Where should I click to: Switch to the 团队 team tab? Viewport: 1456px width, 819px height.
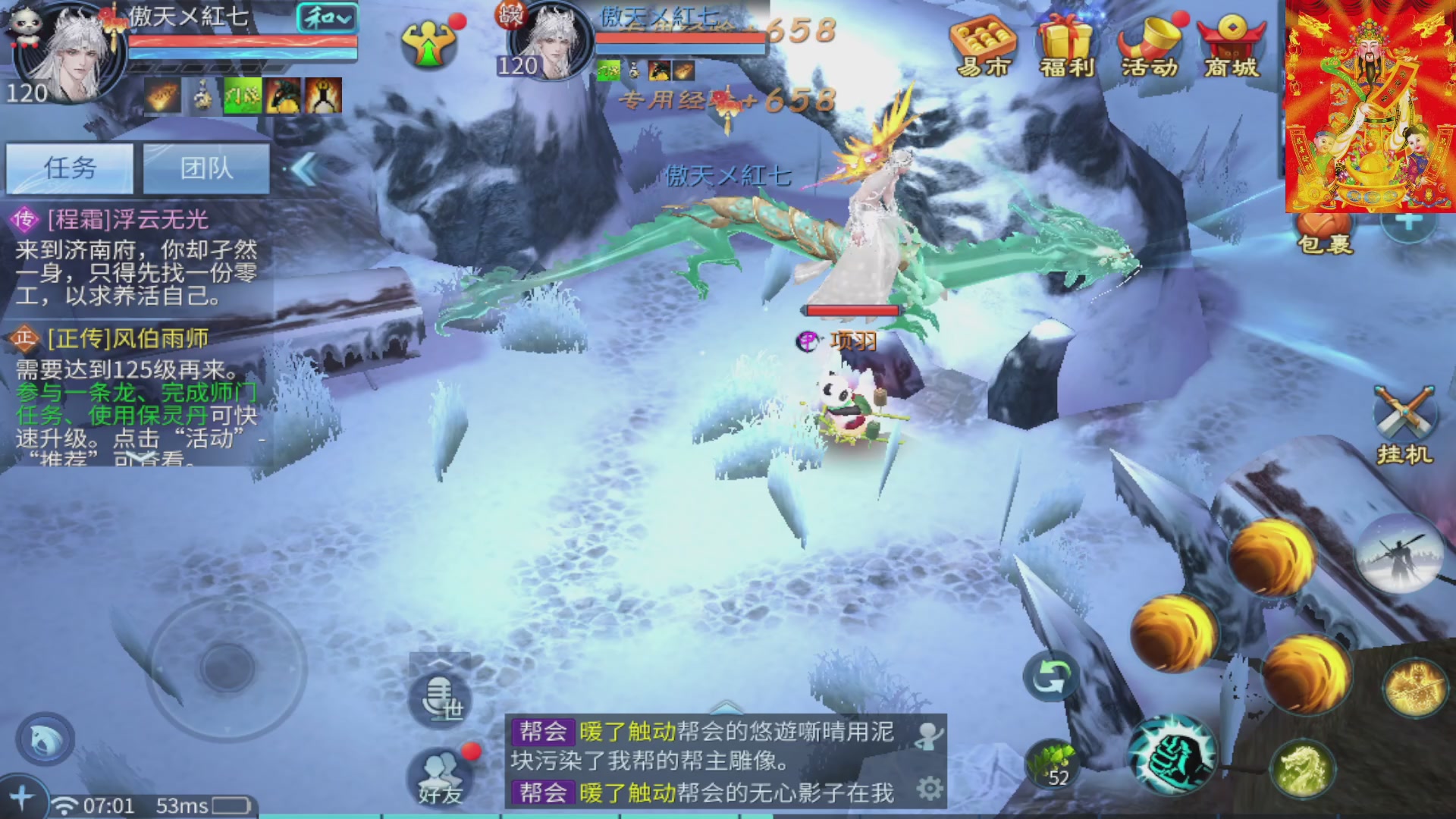(x=206, y=168)
